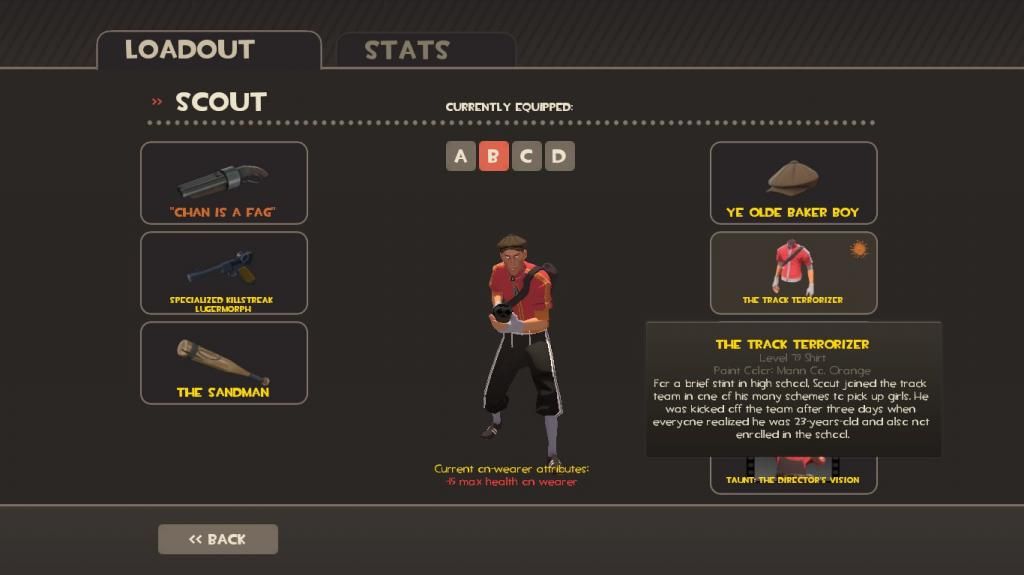Open The Track Terrorizer cosmetic slot

click(x=793, y=273)
